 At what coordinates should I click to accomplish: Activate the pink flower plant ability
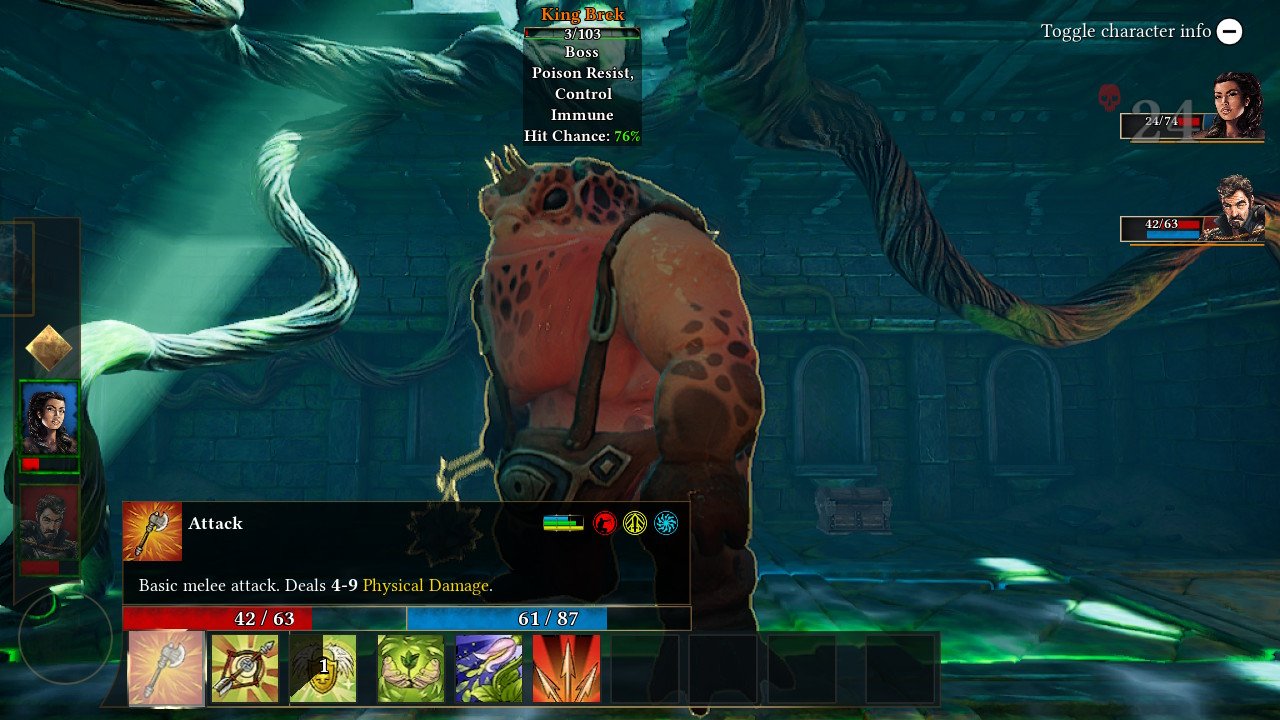489,668
